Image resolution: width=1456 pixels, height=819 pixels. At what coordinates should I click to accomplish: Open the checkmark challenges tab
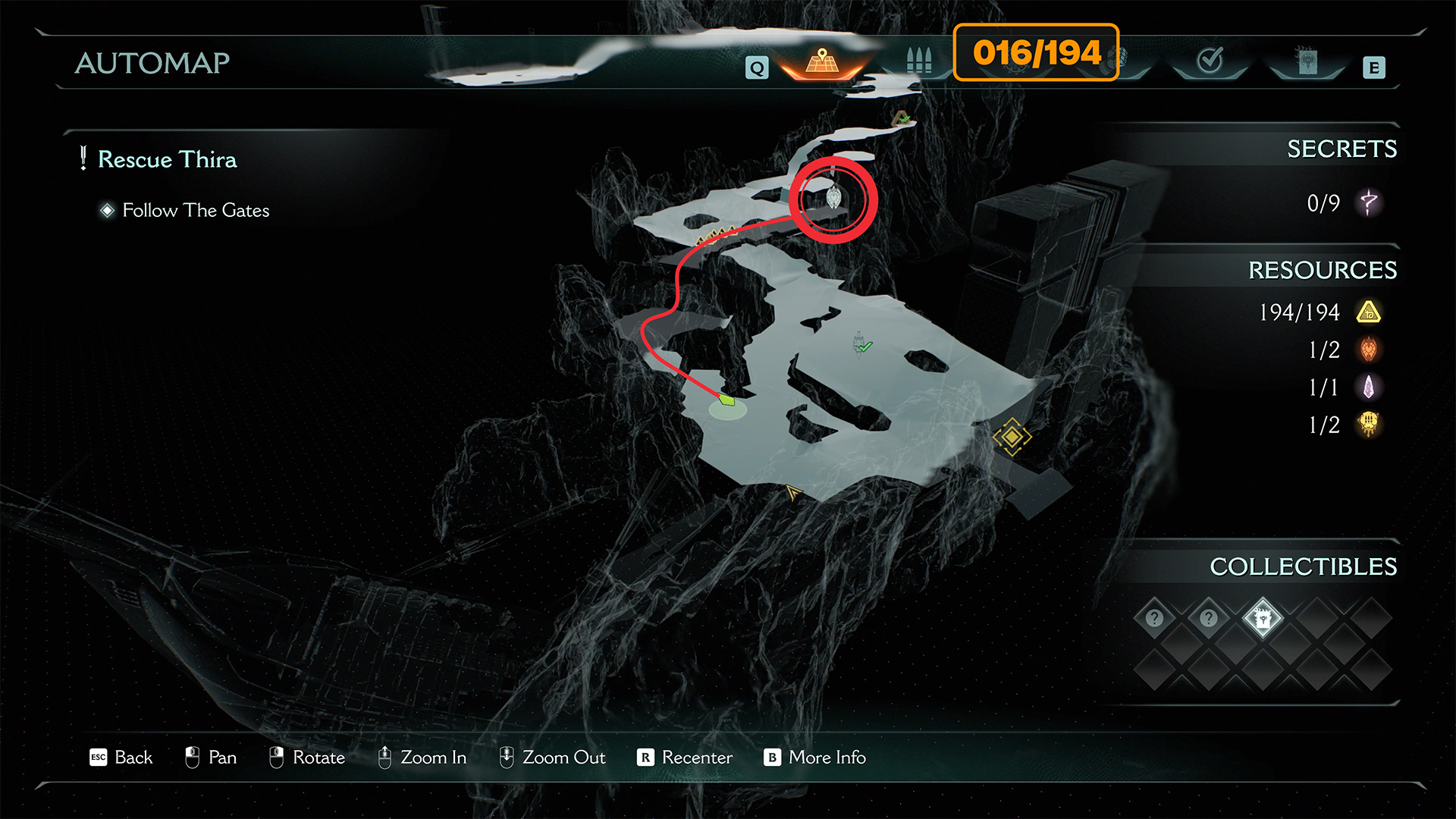tap(1210, 60)
